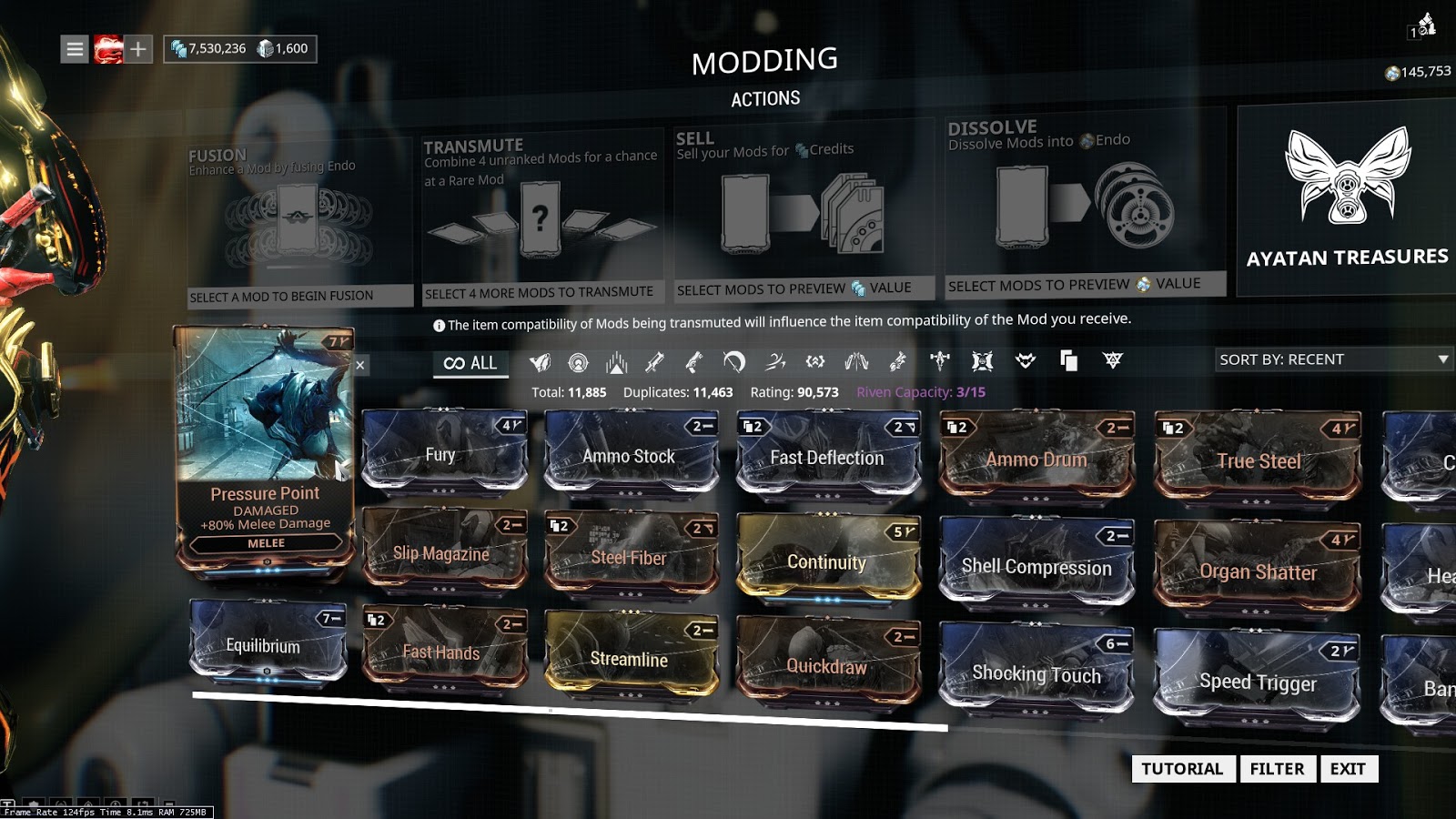The image size is (1456, 819).
Task: Click the TUTORIAL button
Action: click(x=1181, y=769)
